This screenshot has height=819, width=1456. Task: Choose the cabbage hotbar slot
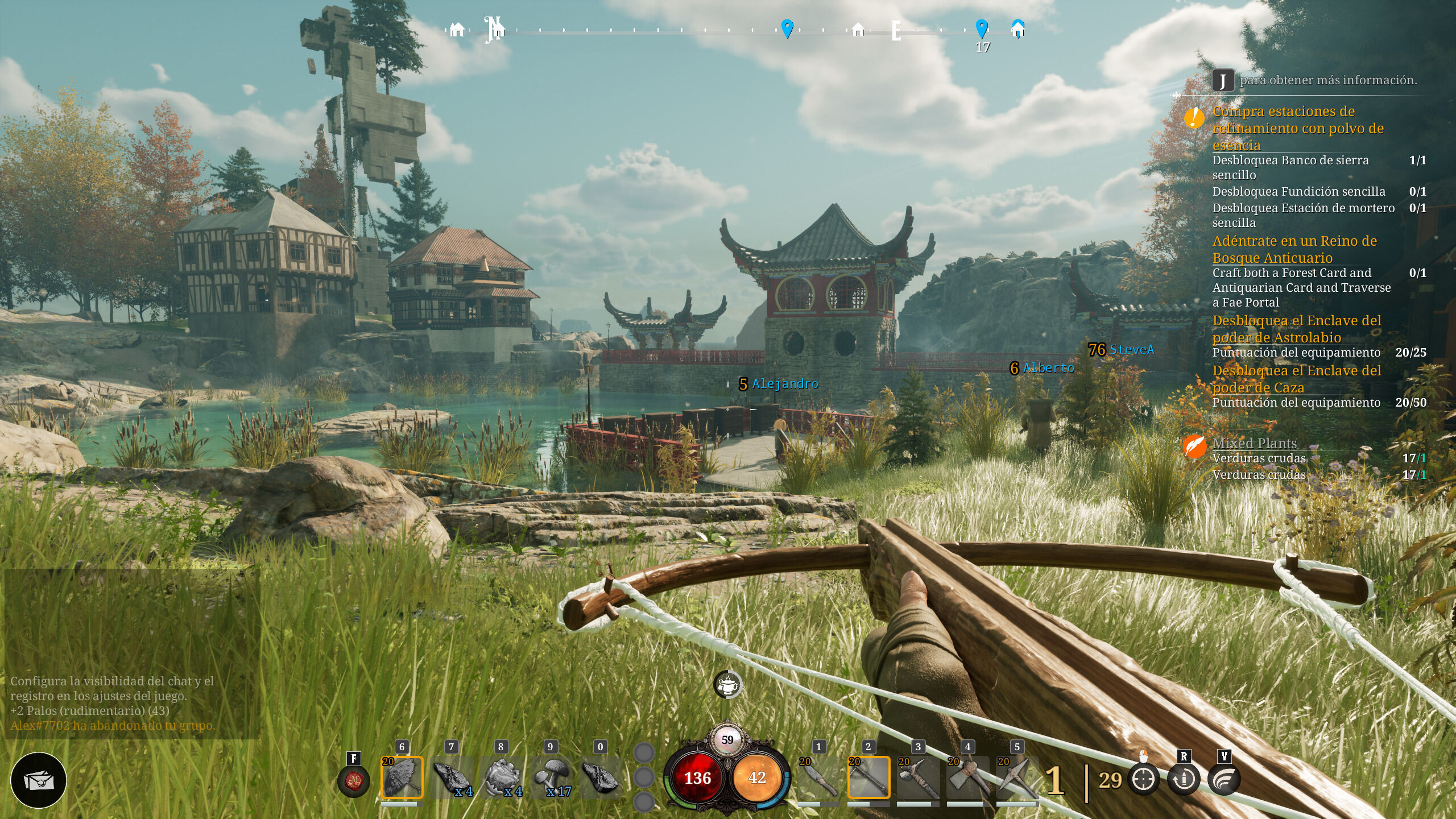coord(502,777)
